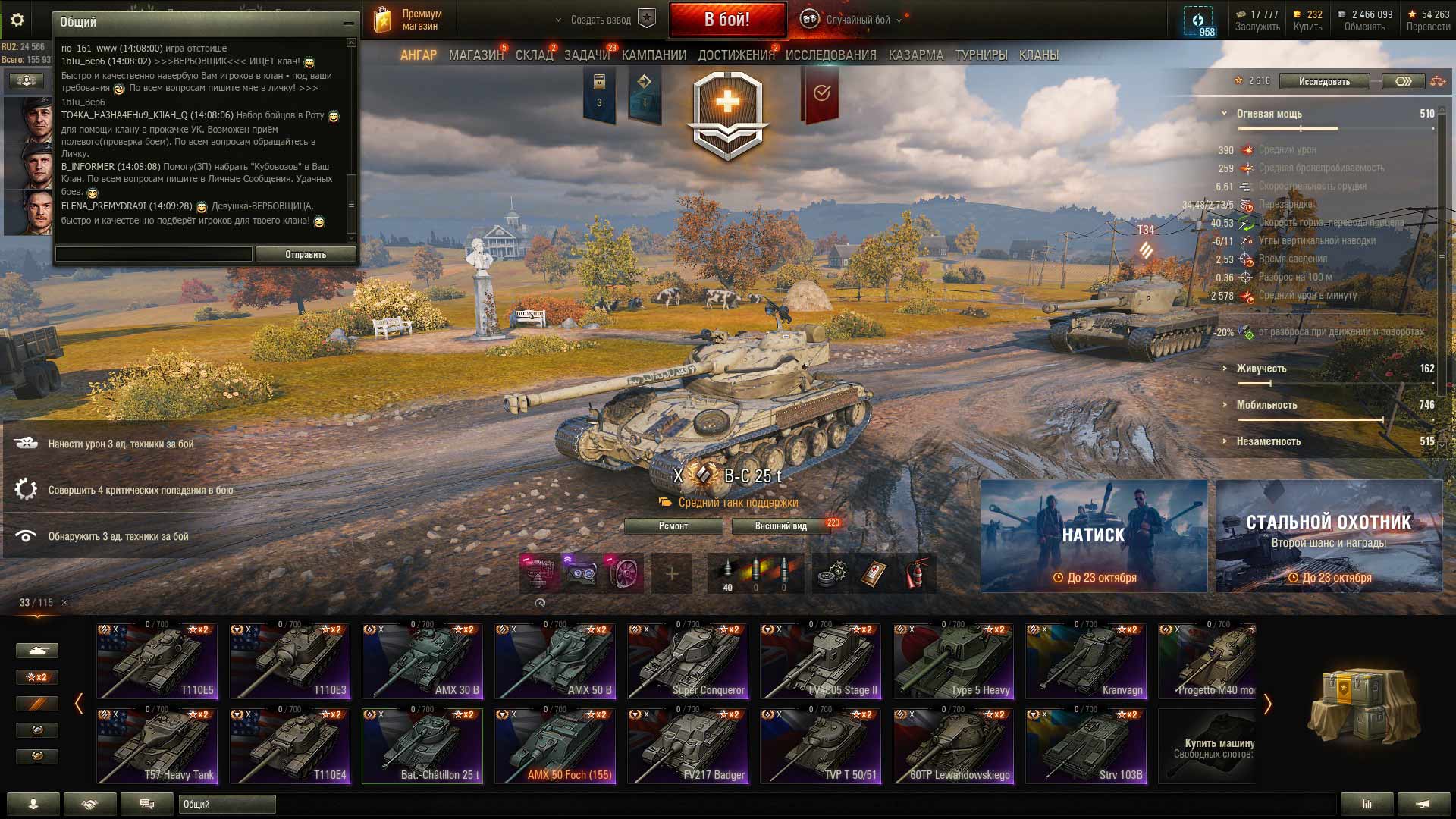Open the «МАГАЗИН» tab
Image resolution: width=1456 pixels, height=819 pixels.
click(475, 55)
